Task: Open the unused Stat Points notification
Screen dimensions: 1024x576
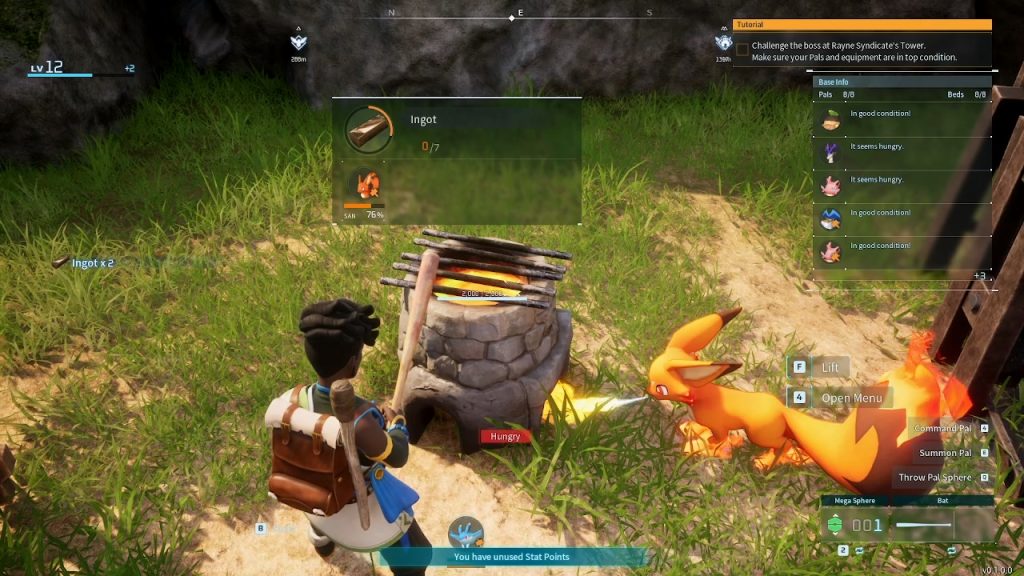Action: [512, 557]
